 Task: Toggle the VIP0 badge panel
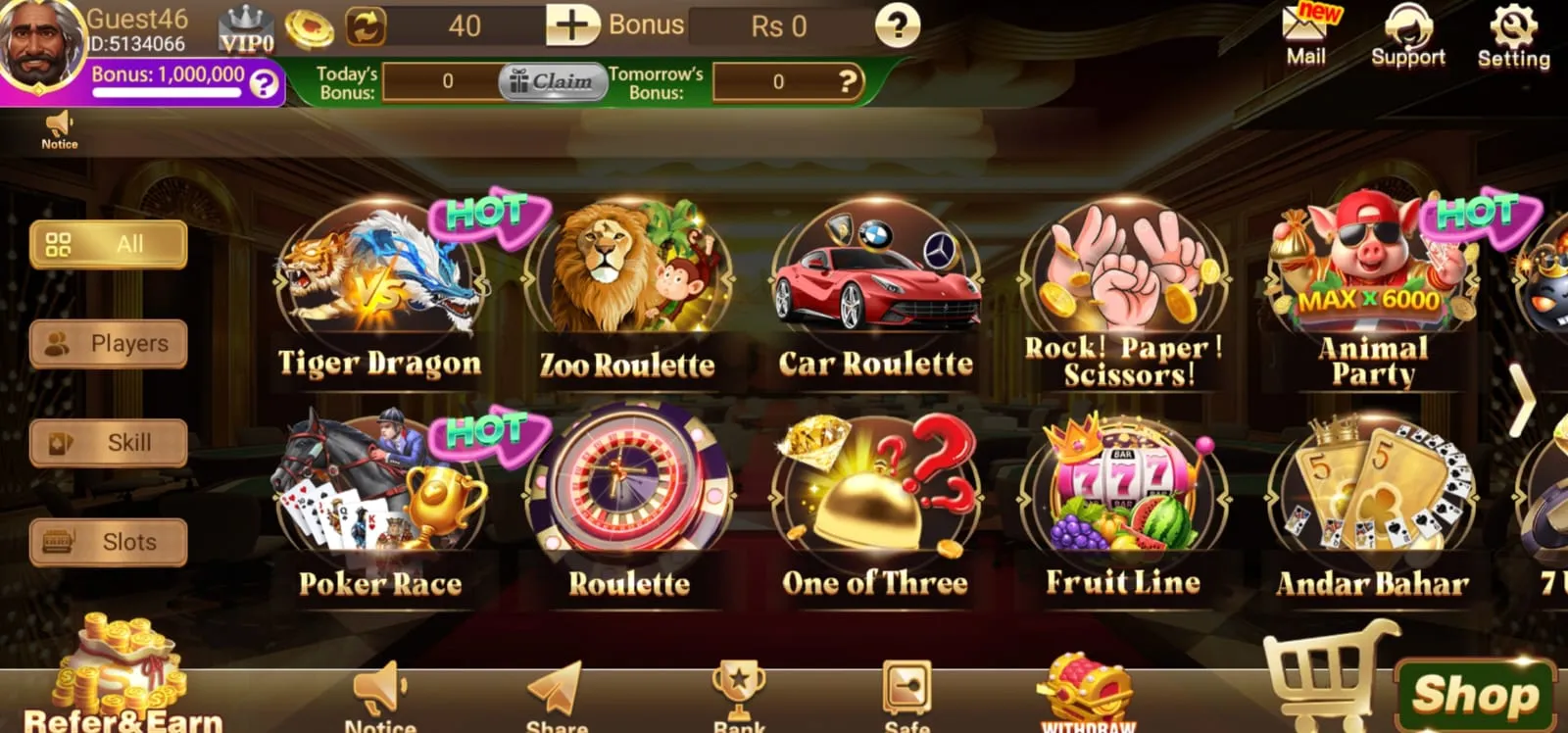[248, 26]
